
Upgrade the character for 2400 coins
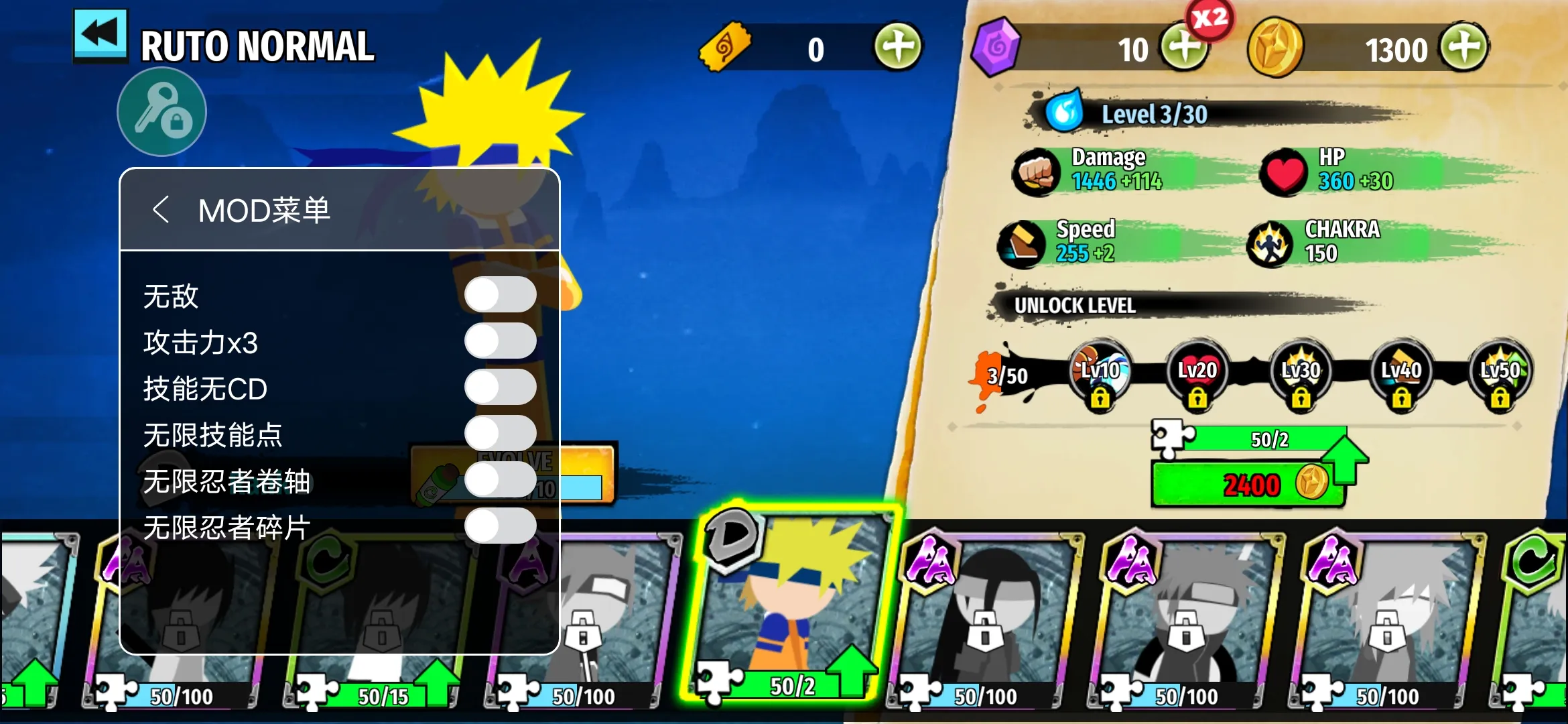(x=1248, y=483)
